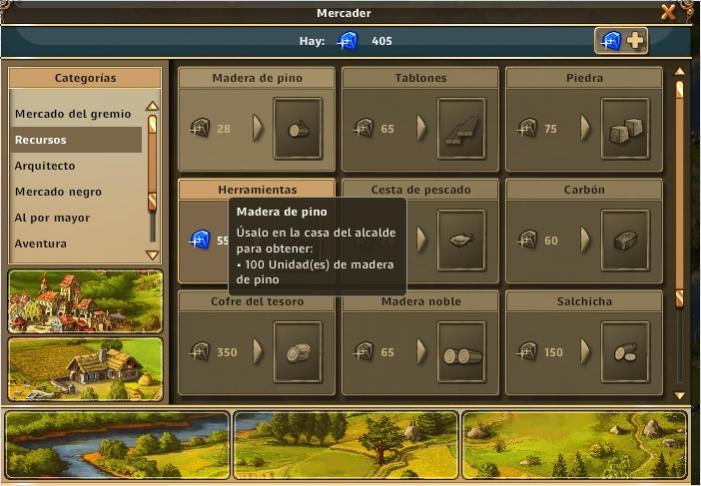Show the Al por mayor category

click(x=73, y=218)
